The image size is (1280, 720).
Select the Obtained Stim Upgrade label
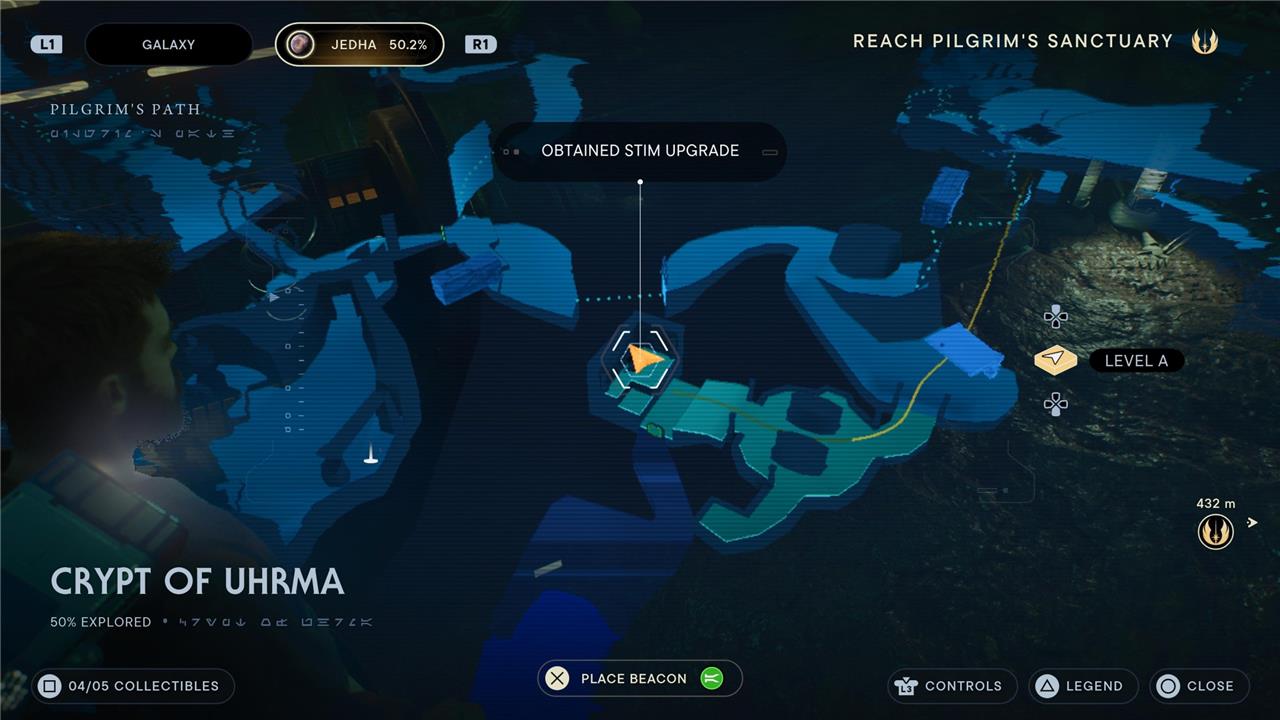pos(640,151)
